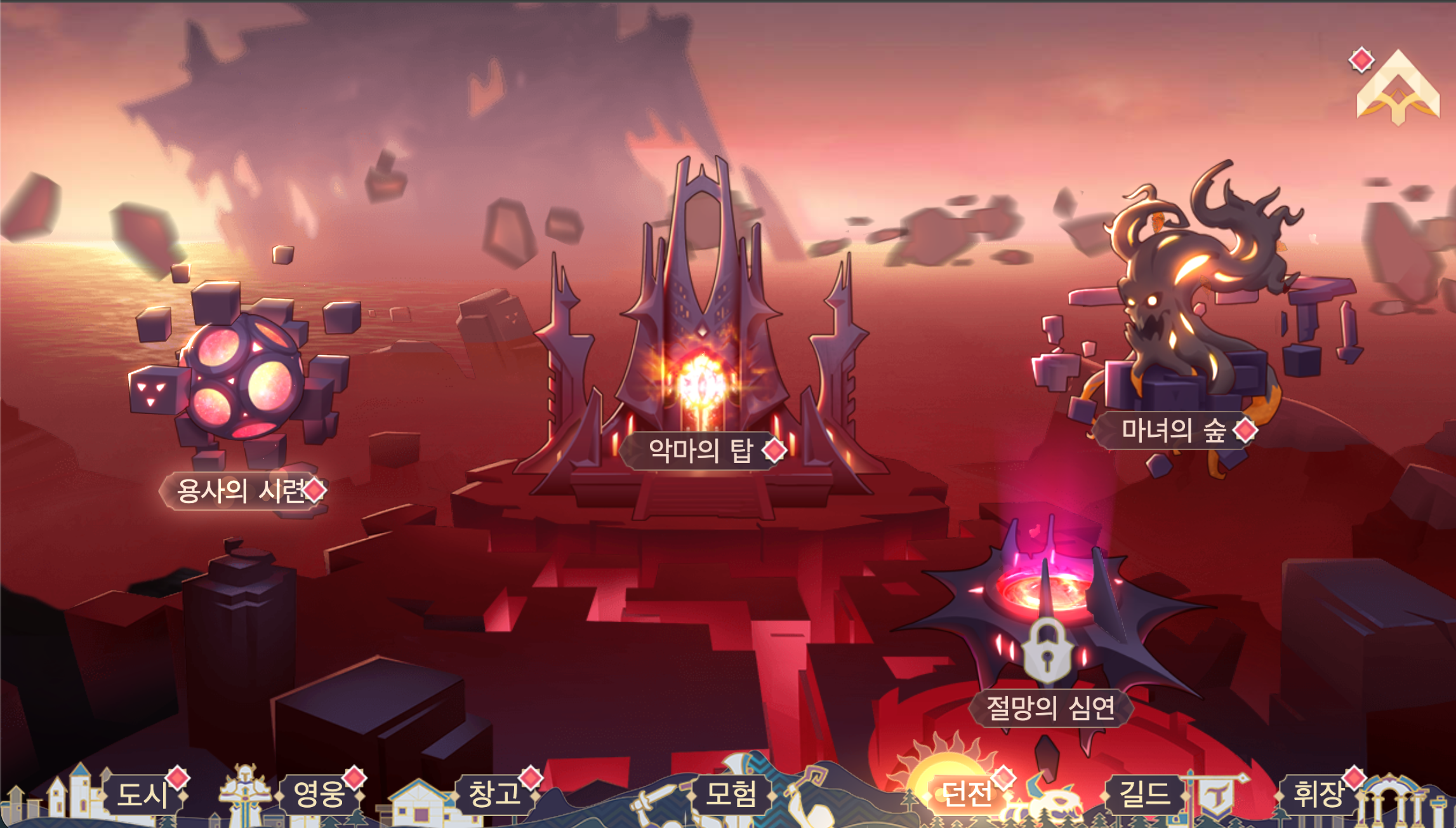
Task: Tap the locked 절망의 심연 dungeon
Action: click(1050, 707)
